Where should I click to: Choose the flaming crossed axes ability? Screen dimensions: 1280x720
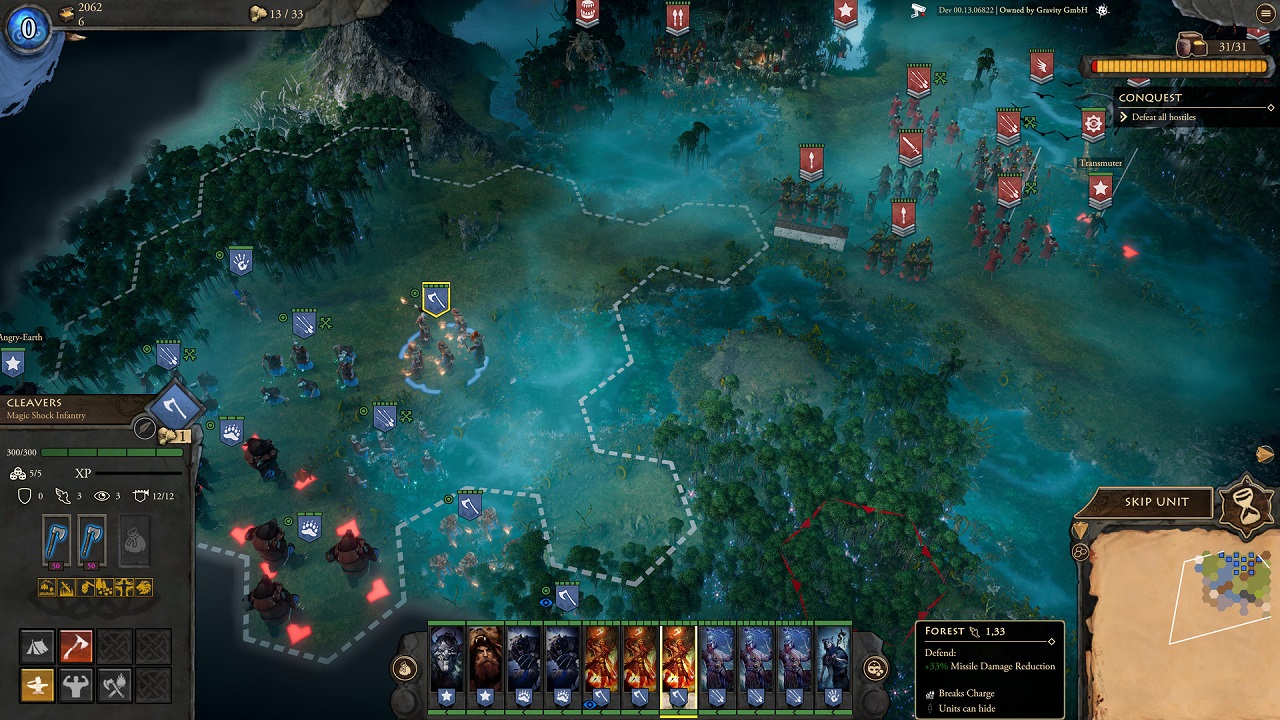115,685
